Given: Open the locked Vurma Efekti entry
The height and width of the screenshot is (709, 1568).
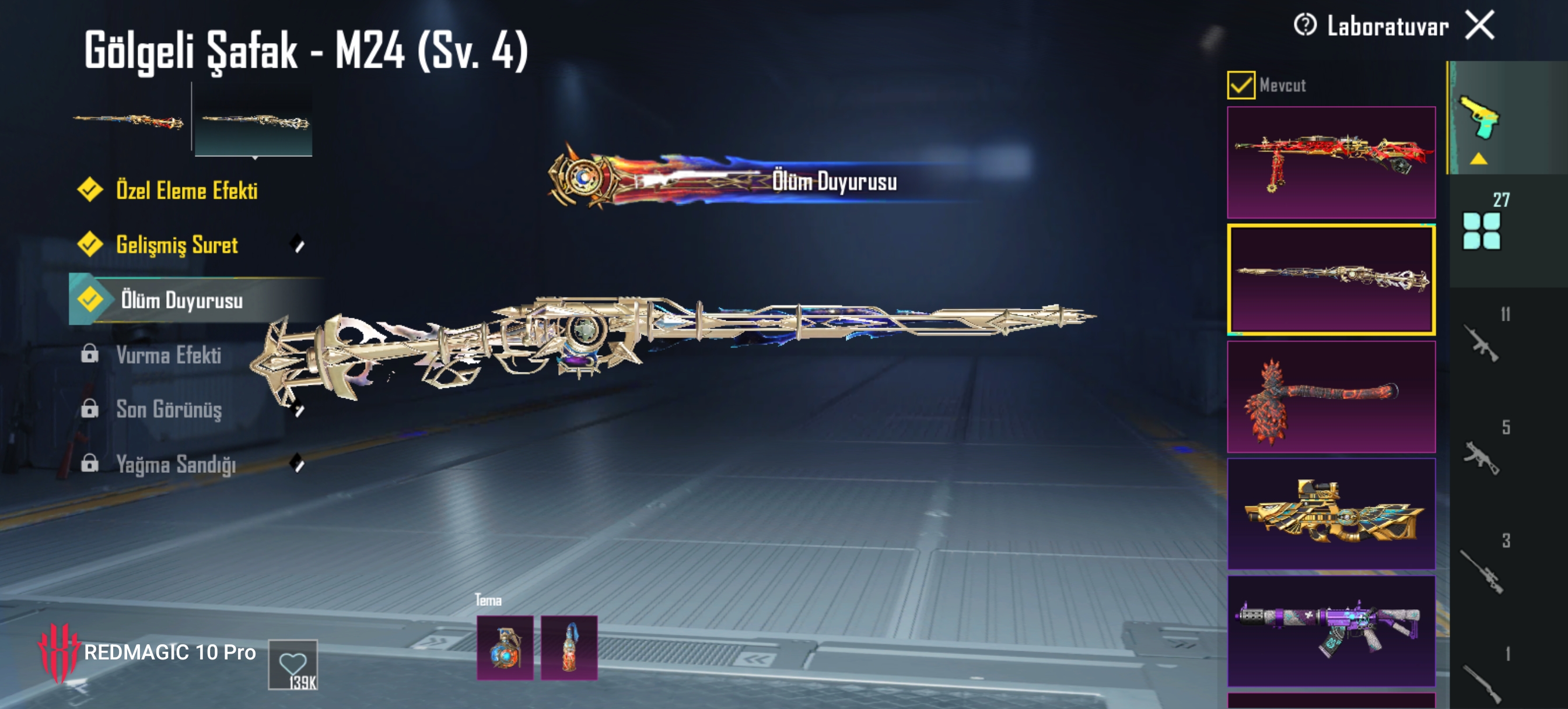Looking at the screenshot, I should pos(168,355).
